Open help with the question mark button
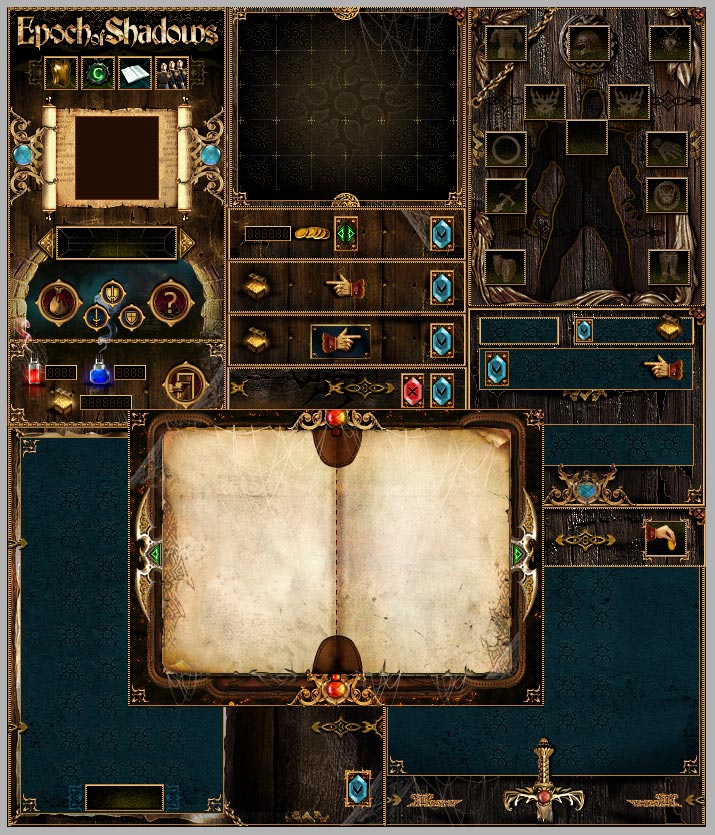715x835 pixels. point(170,301)
